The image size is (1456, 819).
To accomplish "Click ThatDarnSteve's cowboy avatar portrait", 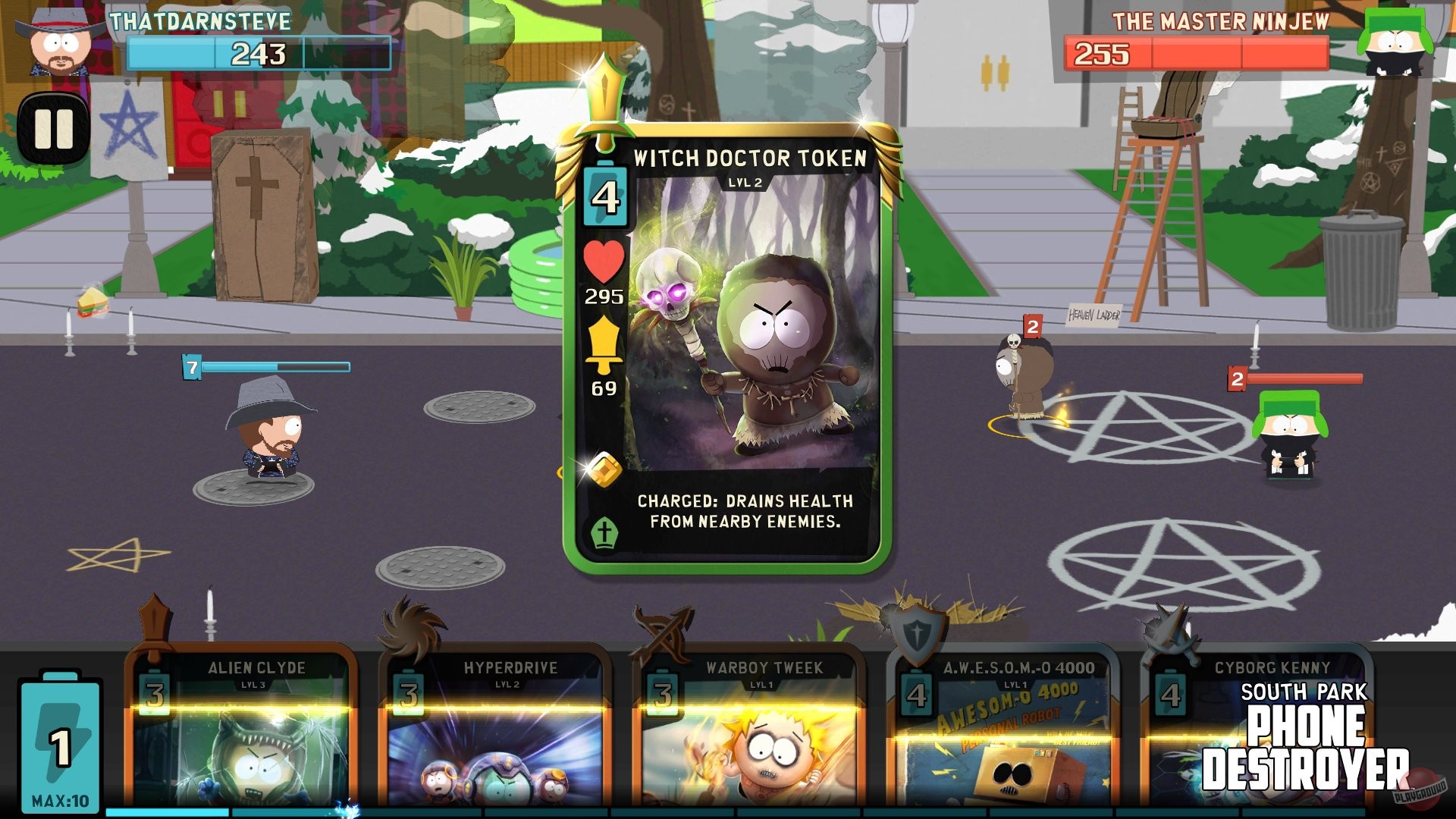I will click(57, 42).
